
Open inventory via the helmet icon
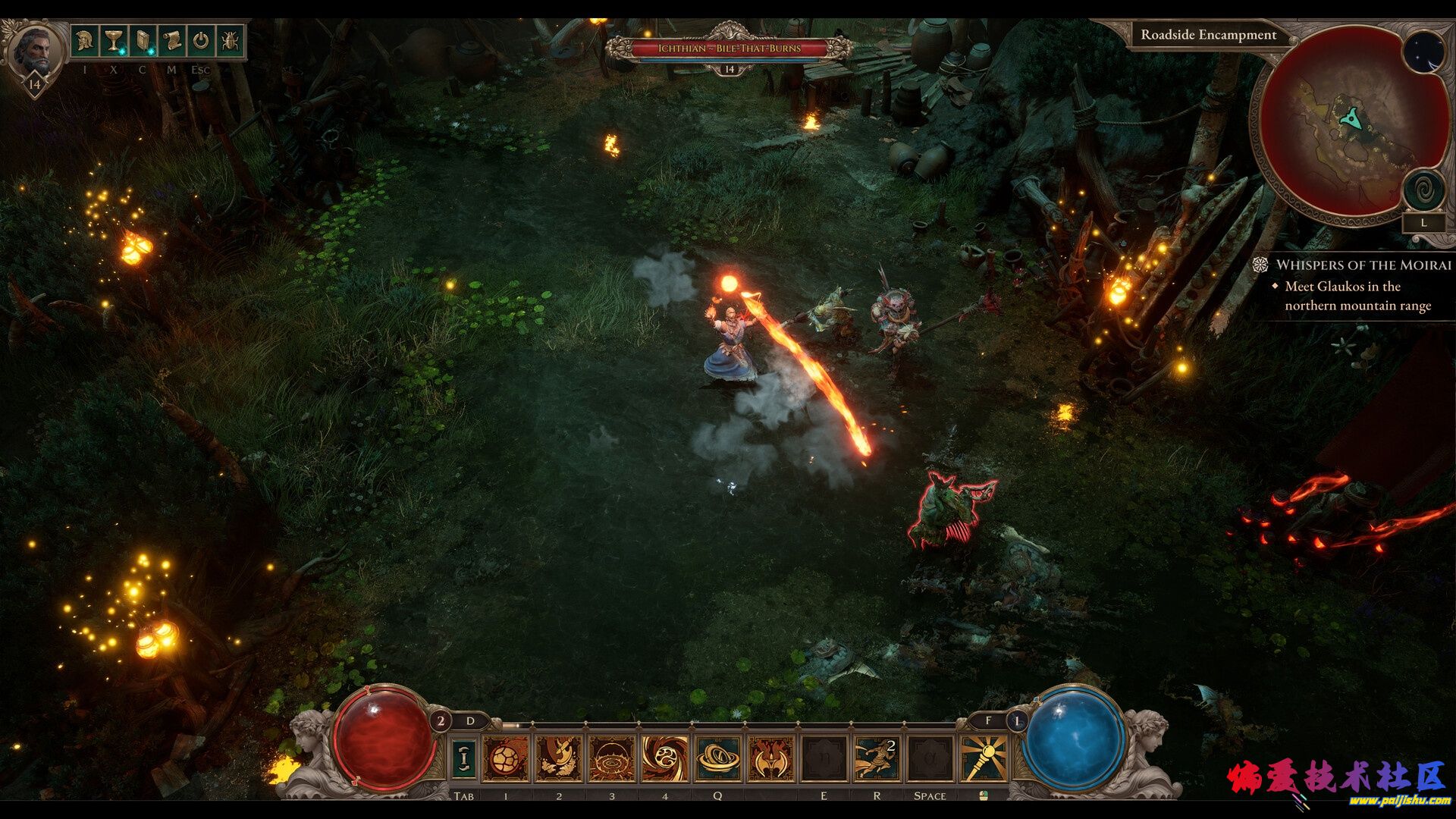(x=84, y=40)
